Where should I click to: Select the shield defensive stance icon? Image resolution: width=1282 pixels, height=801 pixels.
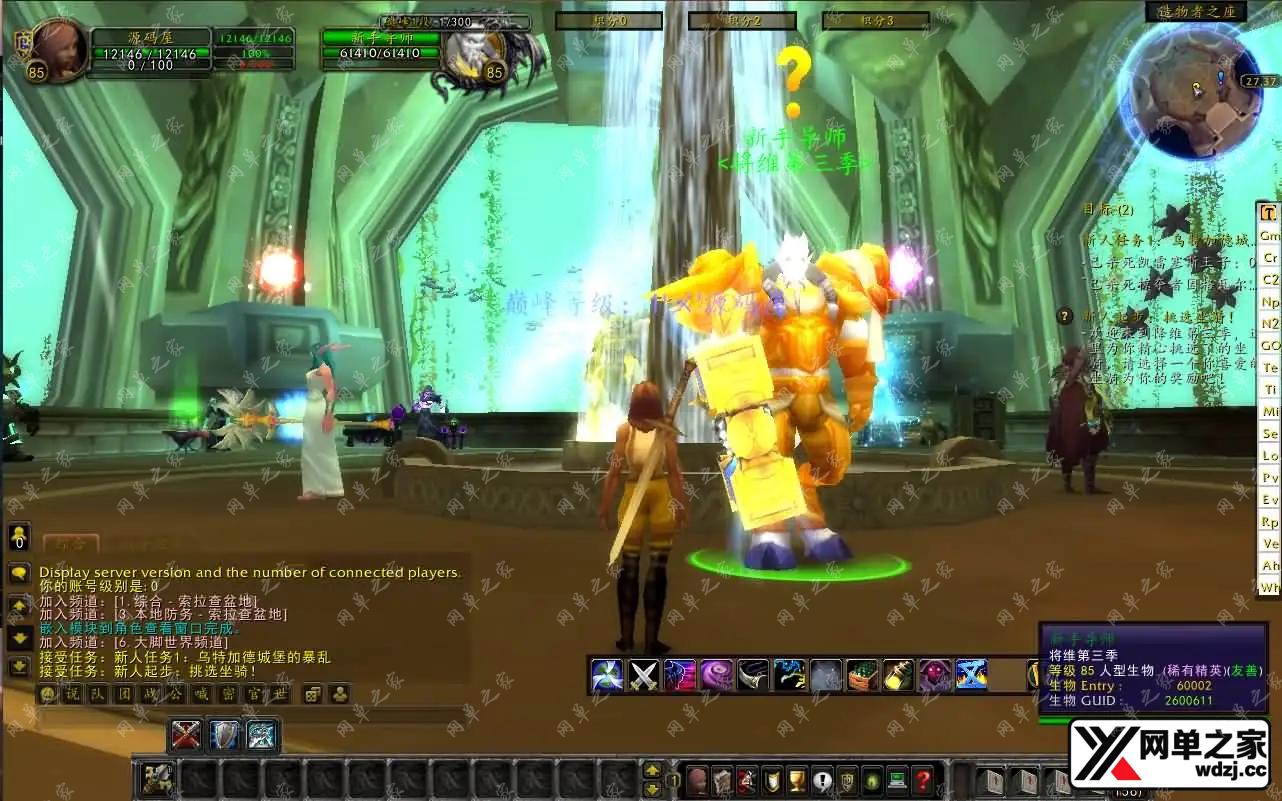click(224, 736)
